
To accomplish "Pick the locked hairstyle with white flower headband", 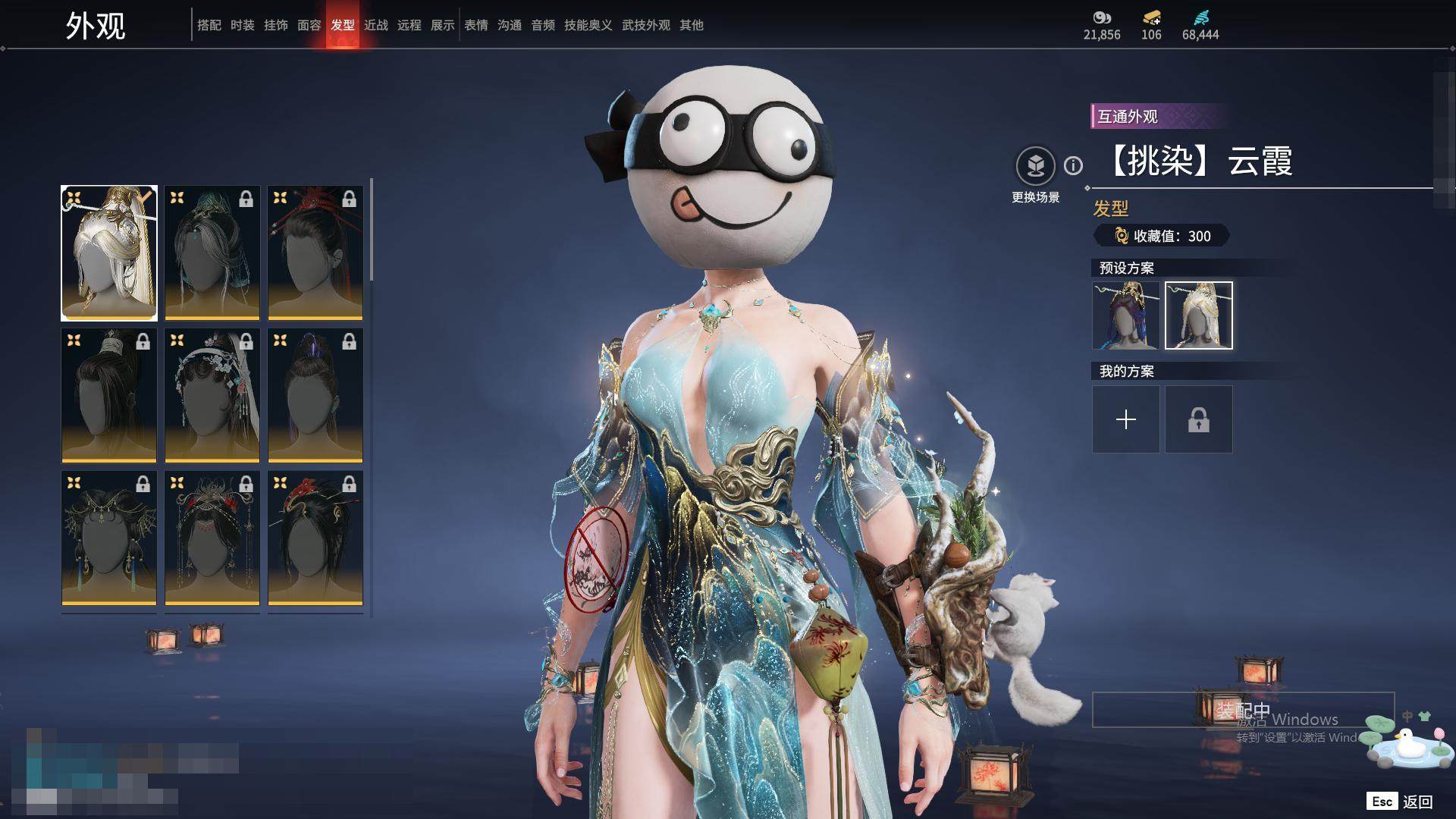I will [212, 395].
